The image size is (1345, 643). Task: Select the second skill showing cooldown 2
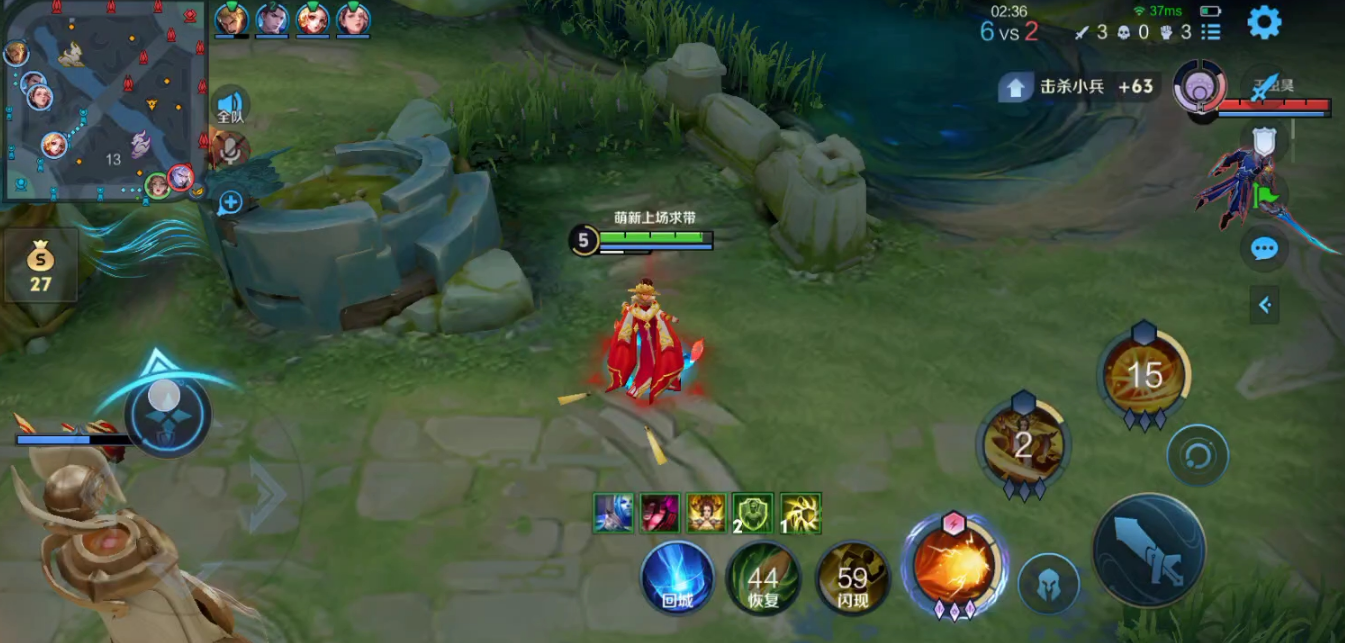click(x=1023, y=445)
